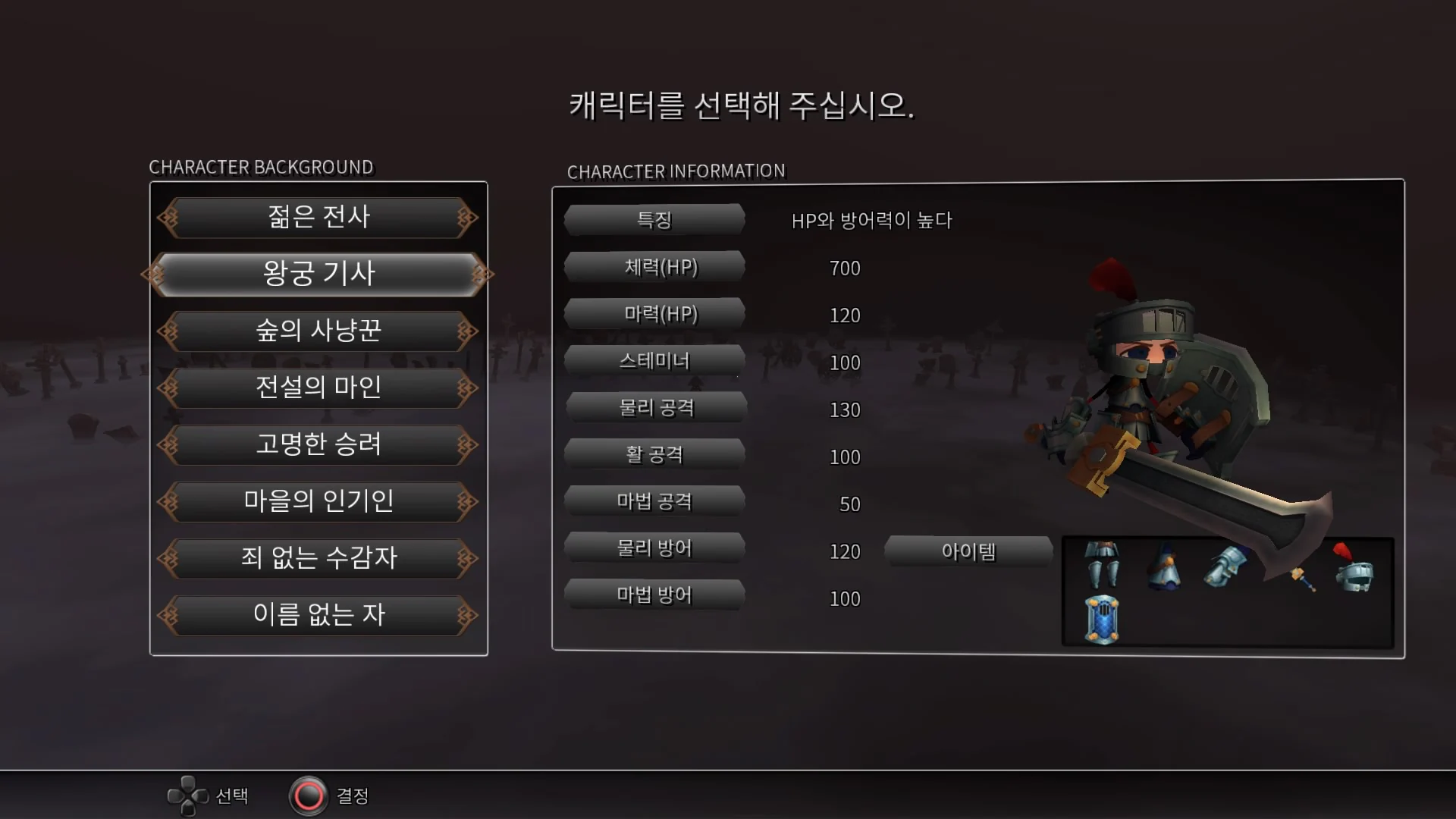
Task: Choose the 죄 없는 수감자 background
Action: [x=318, y=559]
